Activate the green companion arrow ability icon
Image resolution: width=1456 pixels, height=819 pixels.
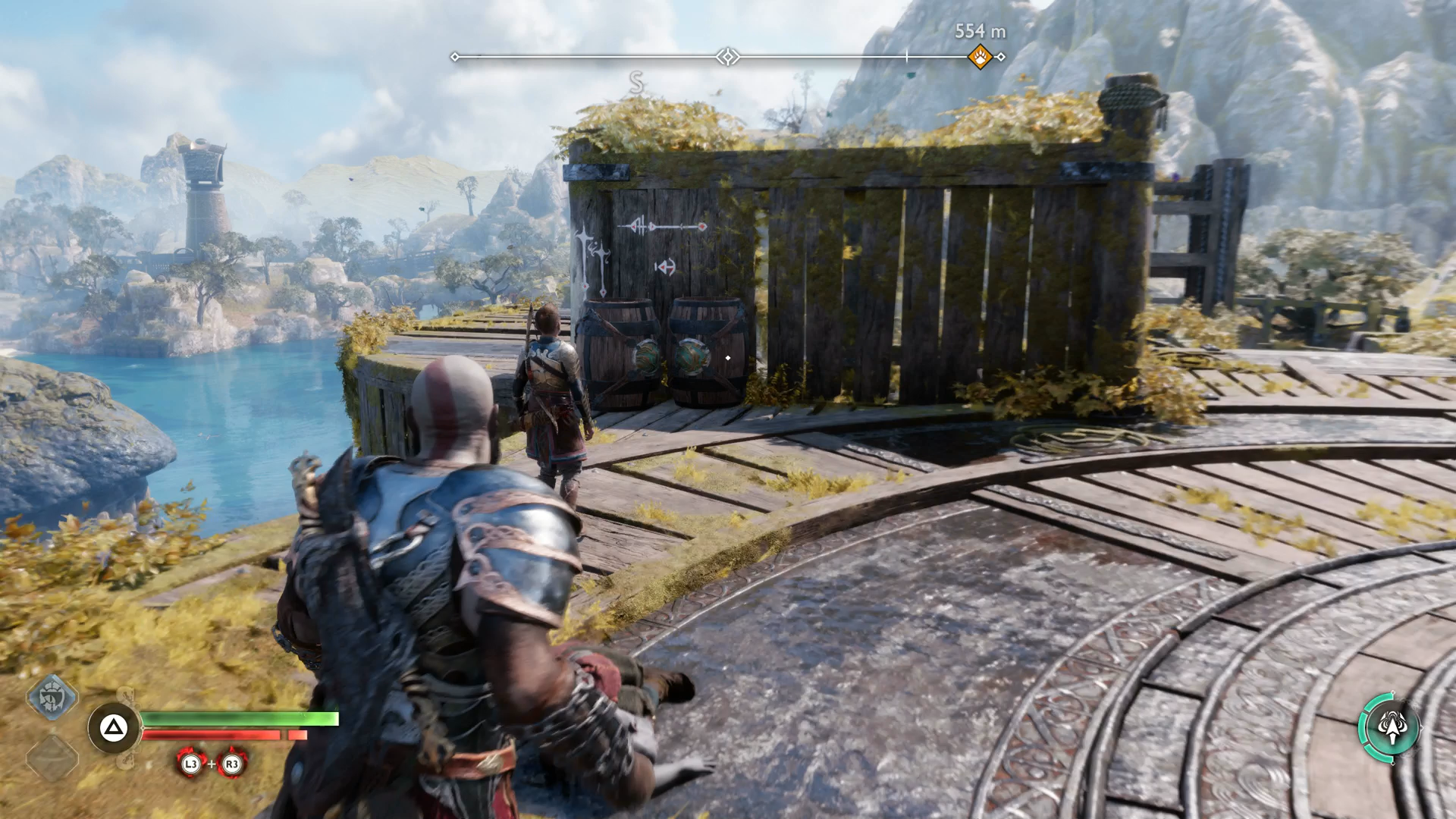(1391, 726)
